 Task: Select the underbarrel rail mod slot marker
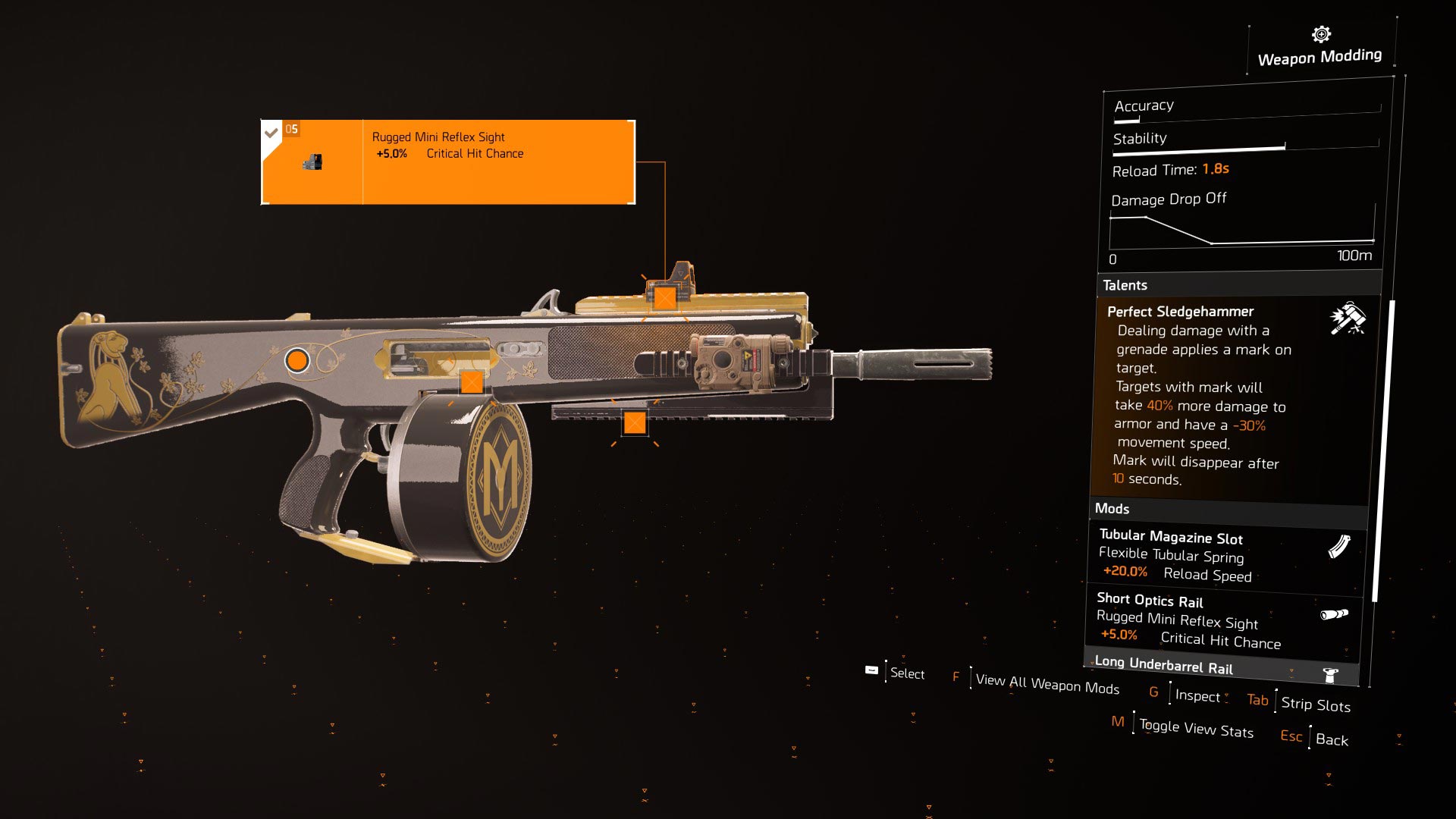coord(634,422)
